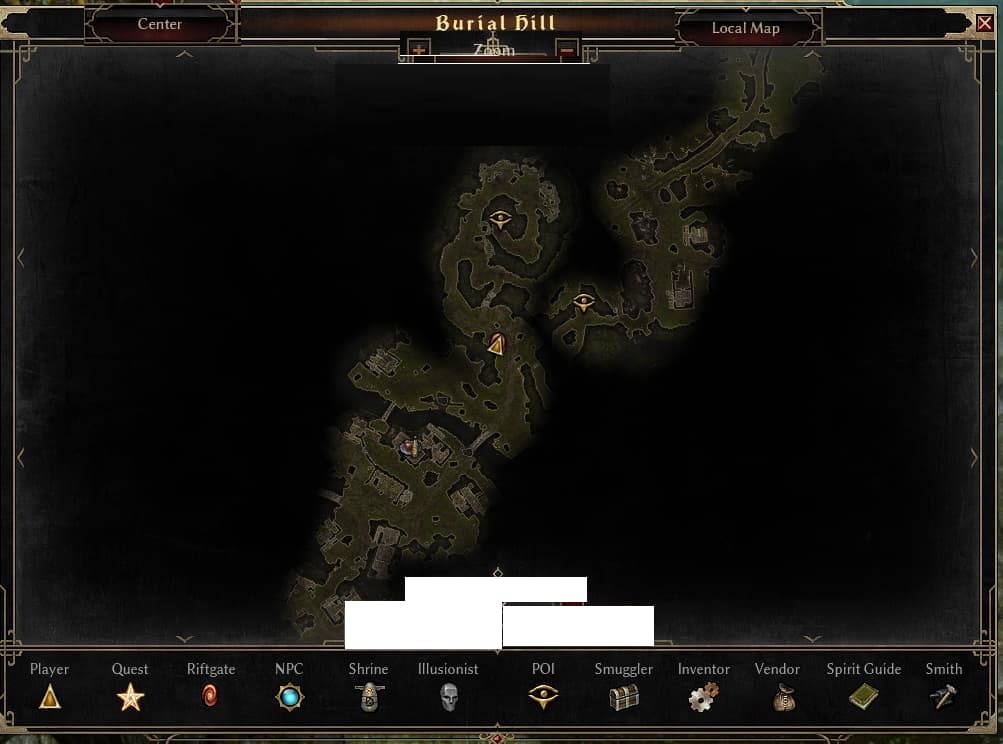Select the player arrow marker on the map

497,345
